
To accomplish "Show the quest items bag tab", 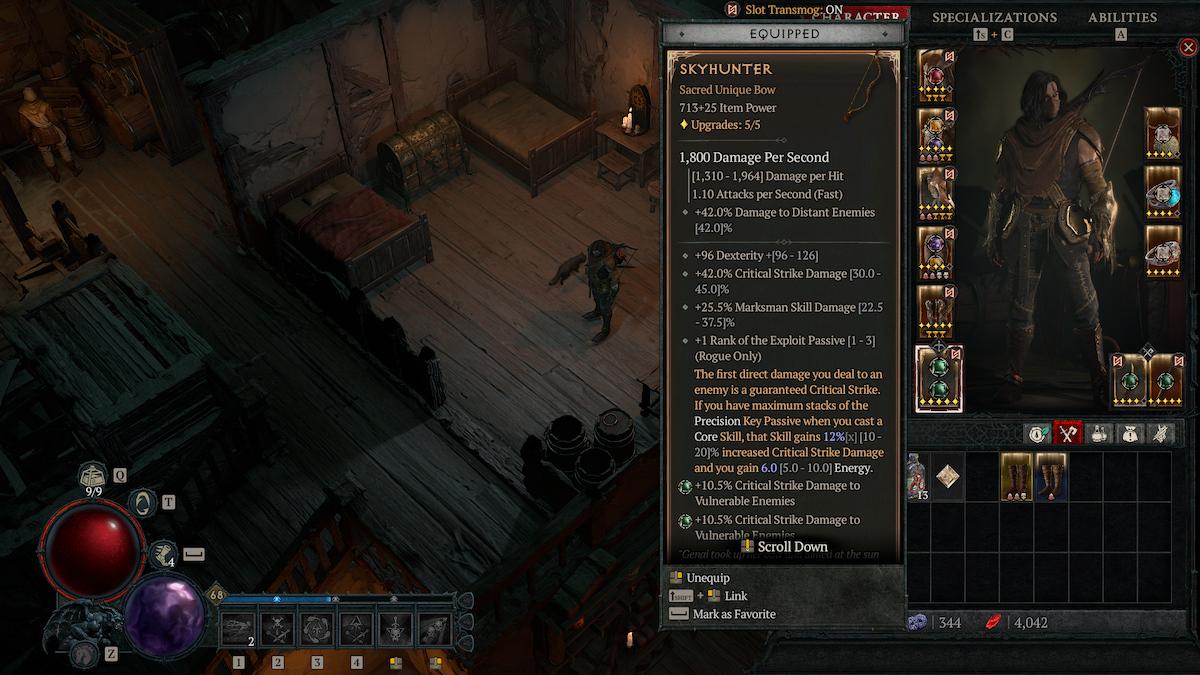I will (1132, 433).
